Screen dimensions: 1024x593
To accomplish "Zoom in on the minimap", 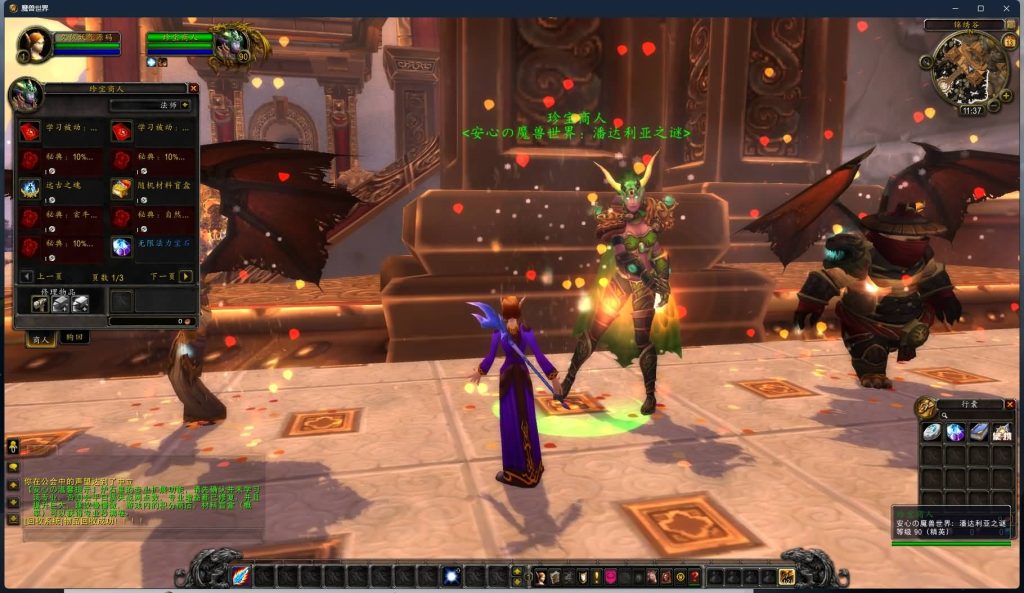I will tap(1006, 97).
